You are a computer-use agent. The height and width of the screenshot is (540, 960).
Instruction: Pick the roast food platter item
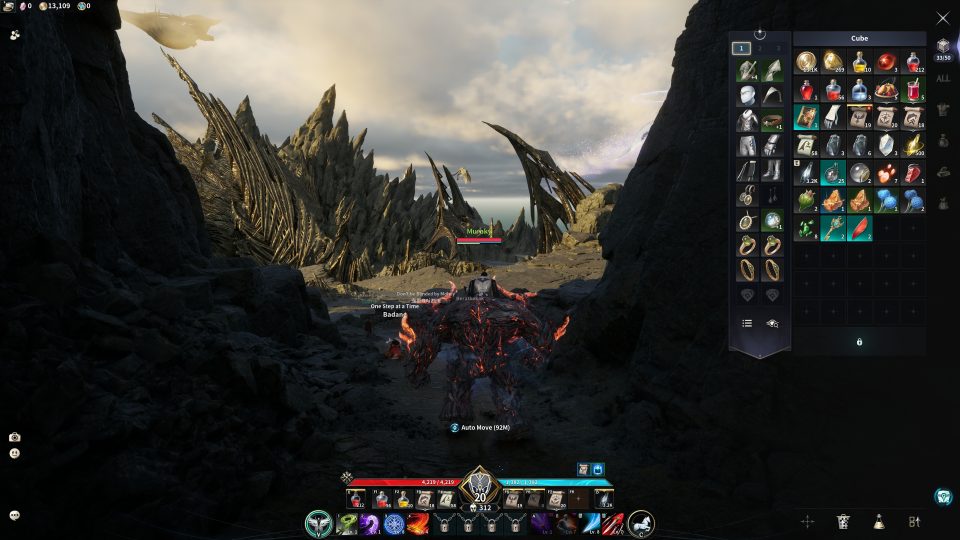point(886,90)
